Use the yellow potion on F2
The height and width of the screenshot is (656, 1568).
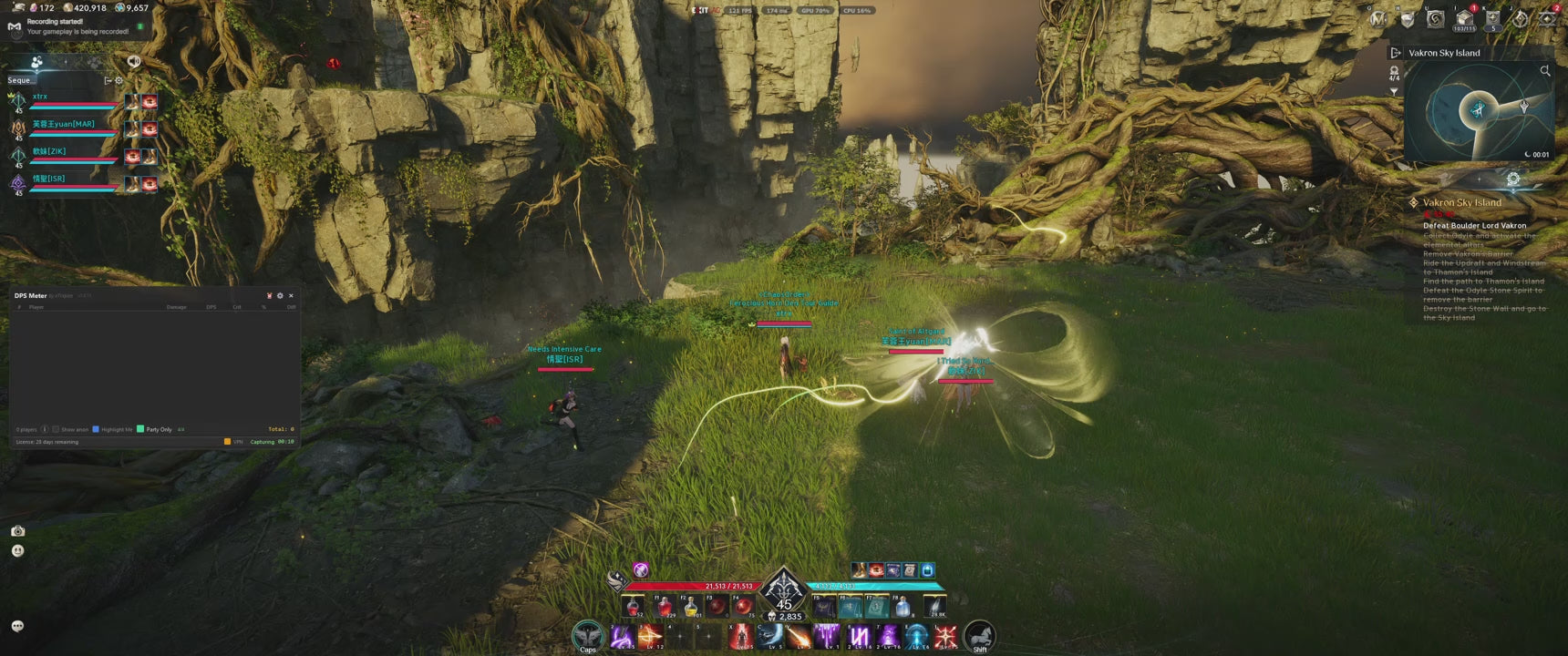click(x=691, y=607)
